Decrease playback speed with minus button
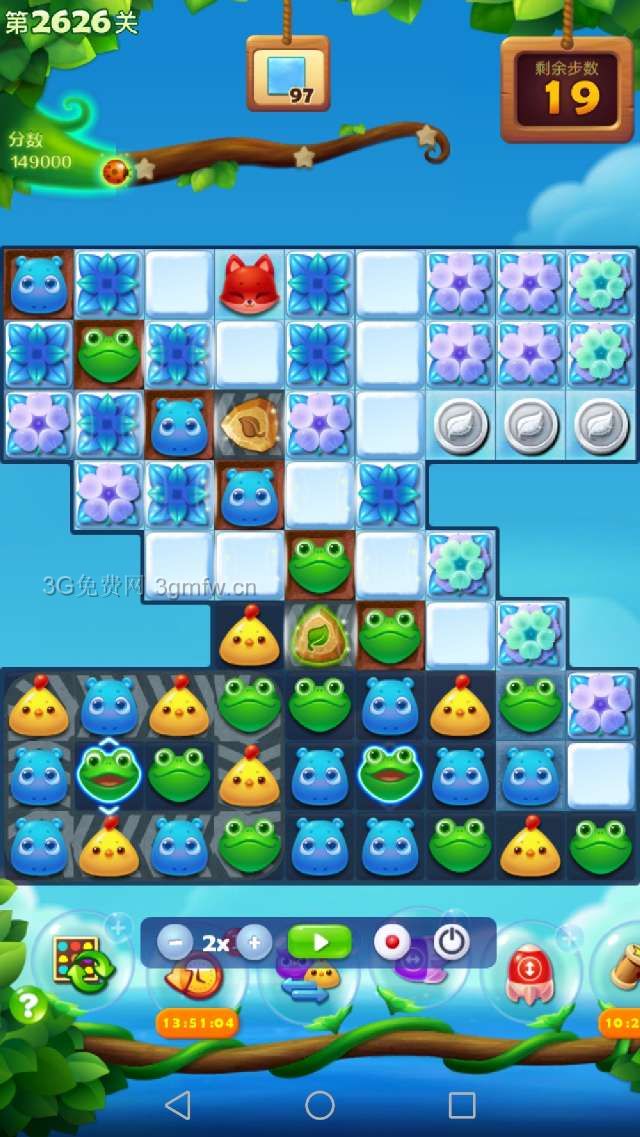Screen dimensions: 640x1137 [175, 942]
